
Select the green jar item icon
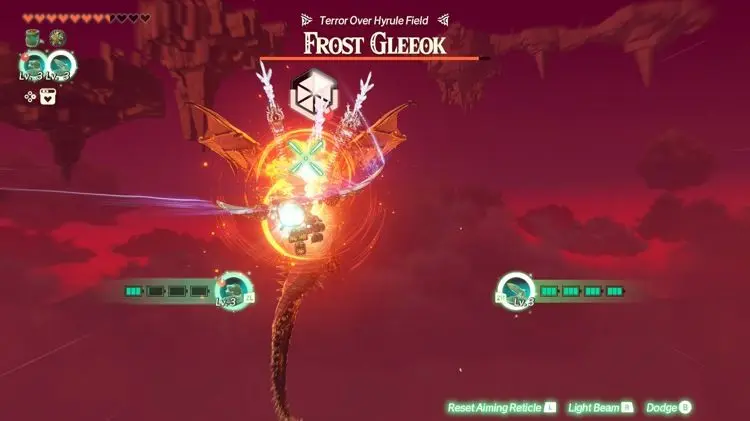[34, 38]
